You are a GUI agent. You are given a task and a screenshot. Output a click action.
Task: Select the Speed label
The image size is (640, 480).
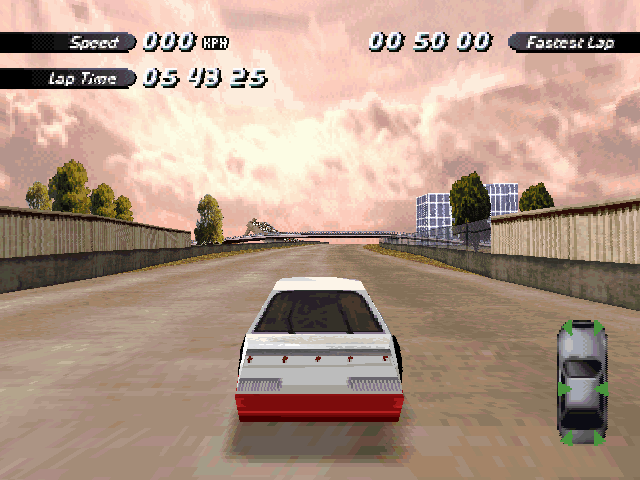pos(94,42)
